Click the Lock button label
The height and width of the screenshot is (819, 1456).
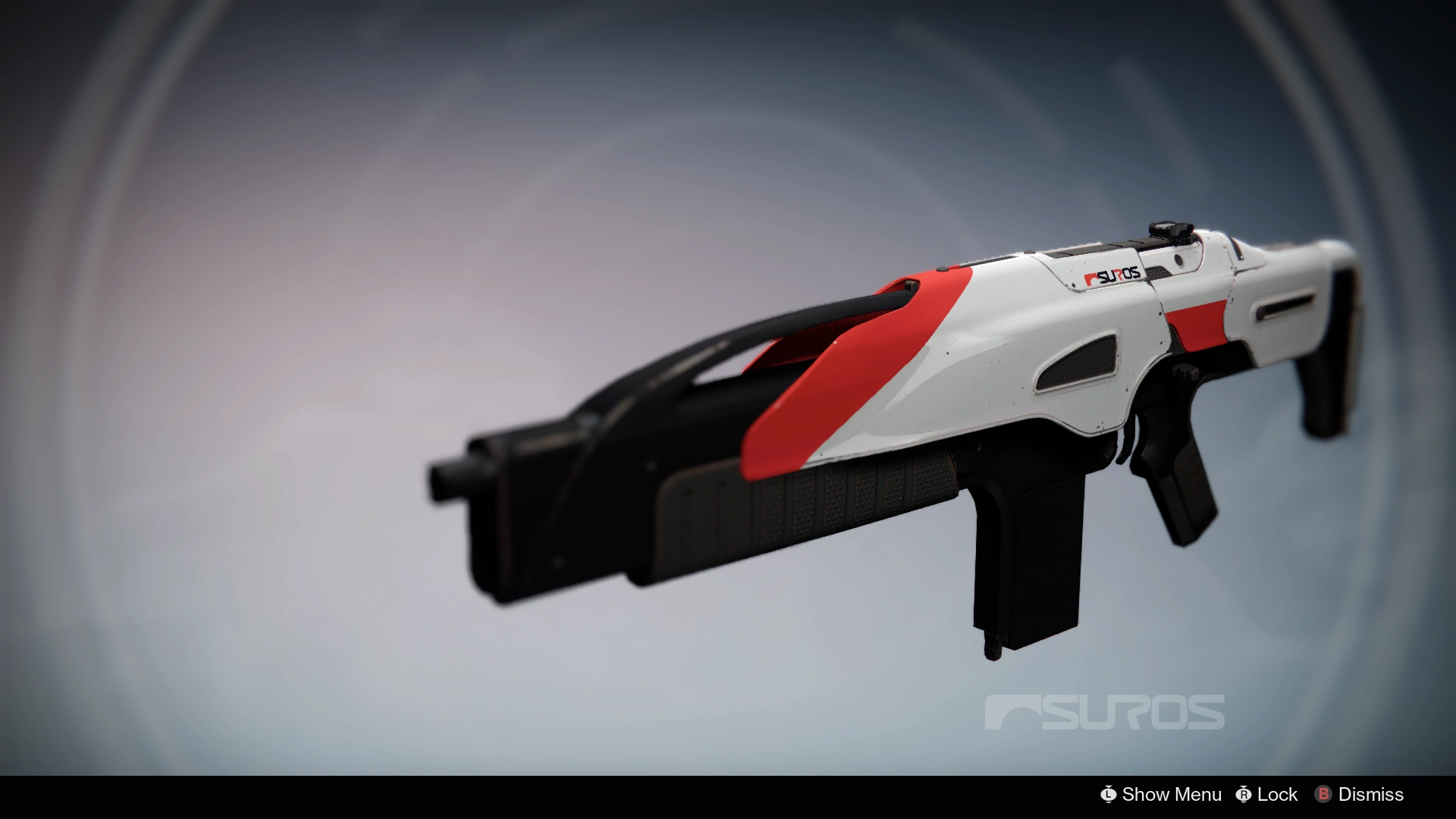tap(1279, 795)
